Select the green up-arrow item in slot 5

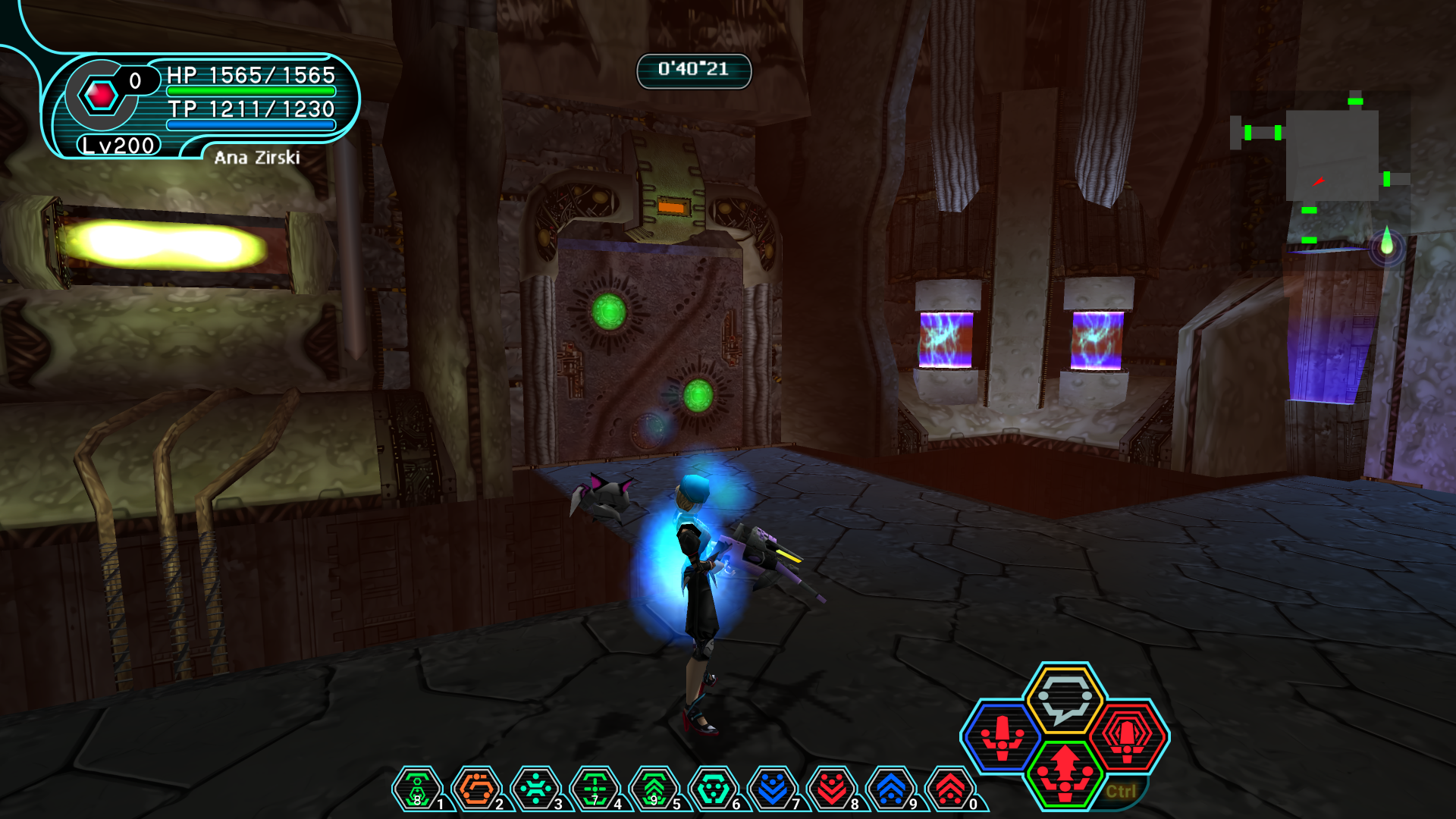click(x=654, y=789)
